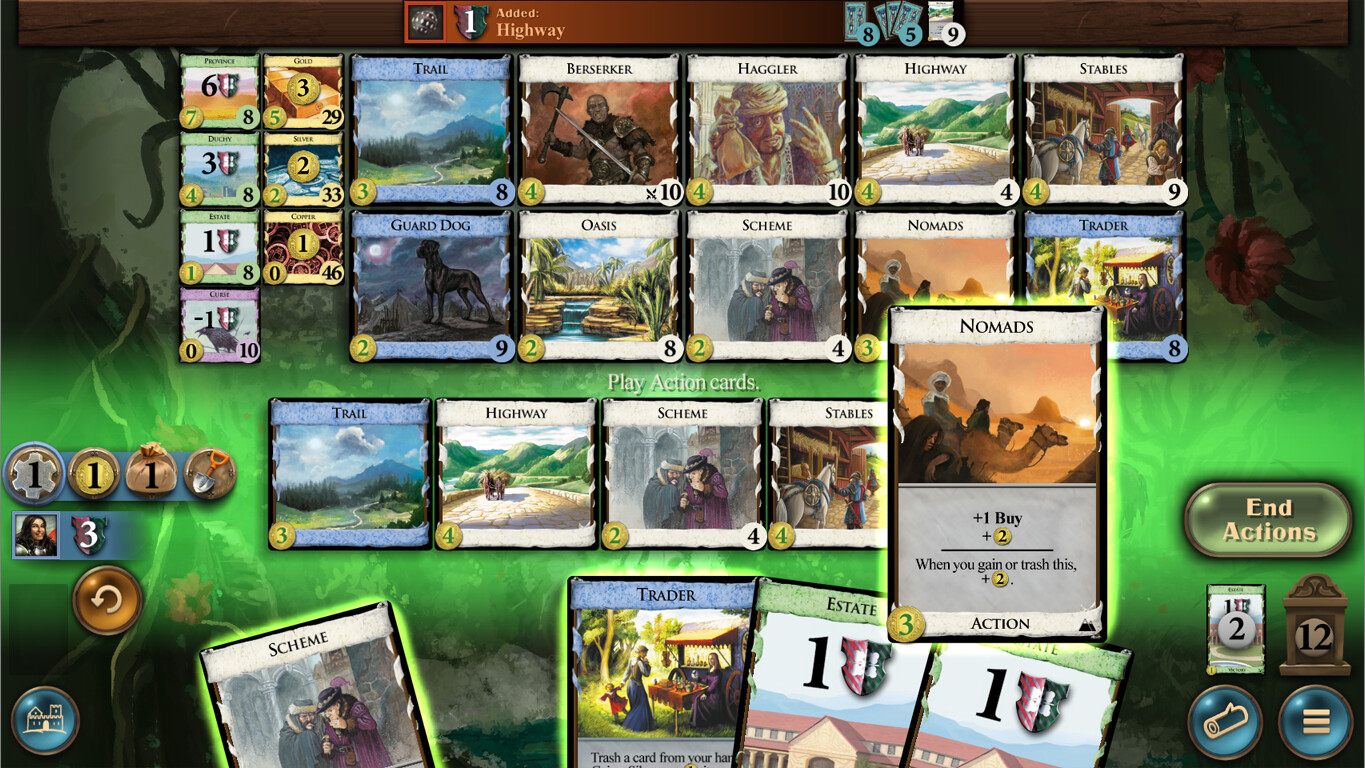1365x768 pixels.
Task: Open the game log scroll icon
Action: 1225,722
